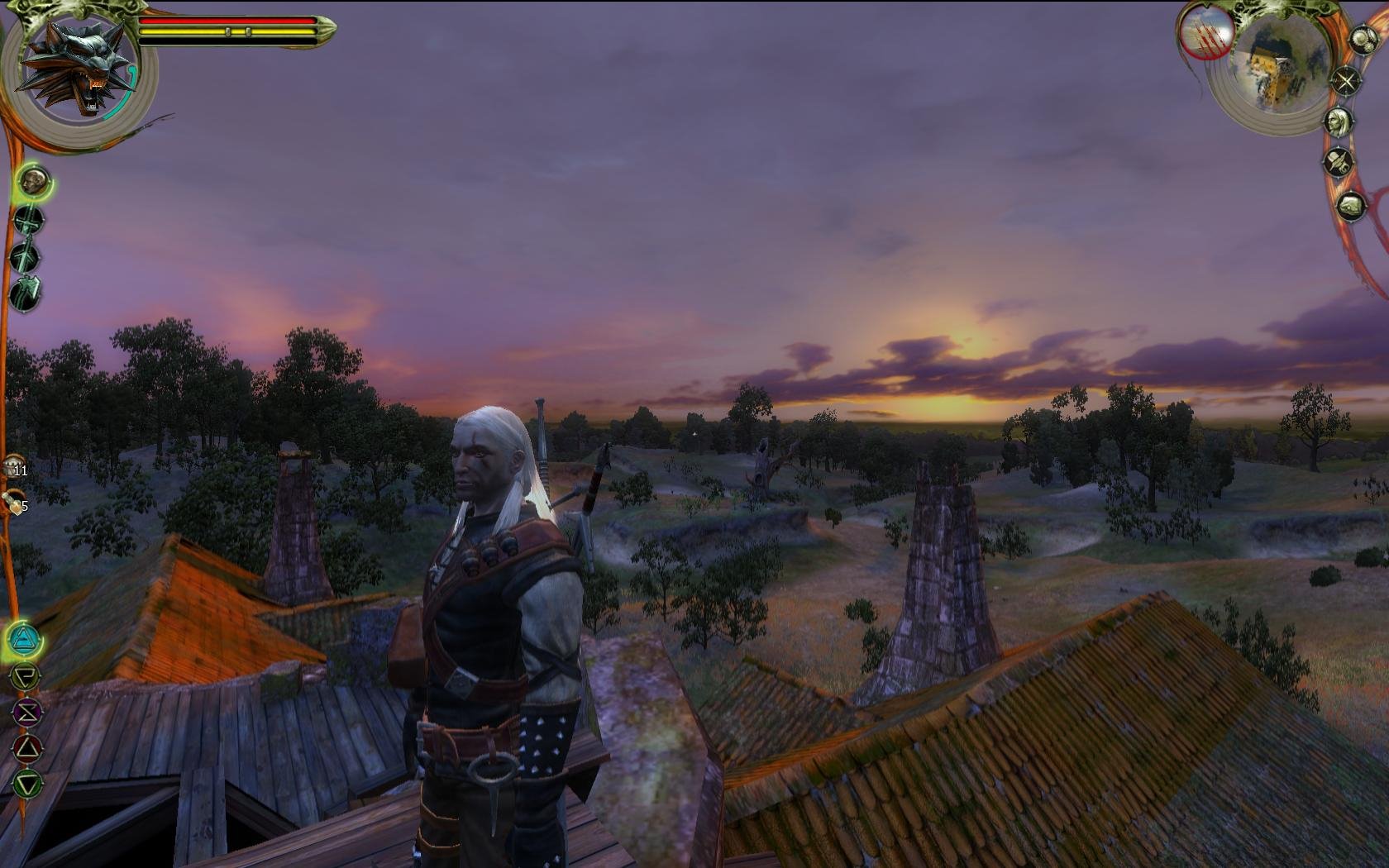Open the character panel via the face icon
The image size is (1389, 868).
(1339, 121)
